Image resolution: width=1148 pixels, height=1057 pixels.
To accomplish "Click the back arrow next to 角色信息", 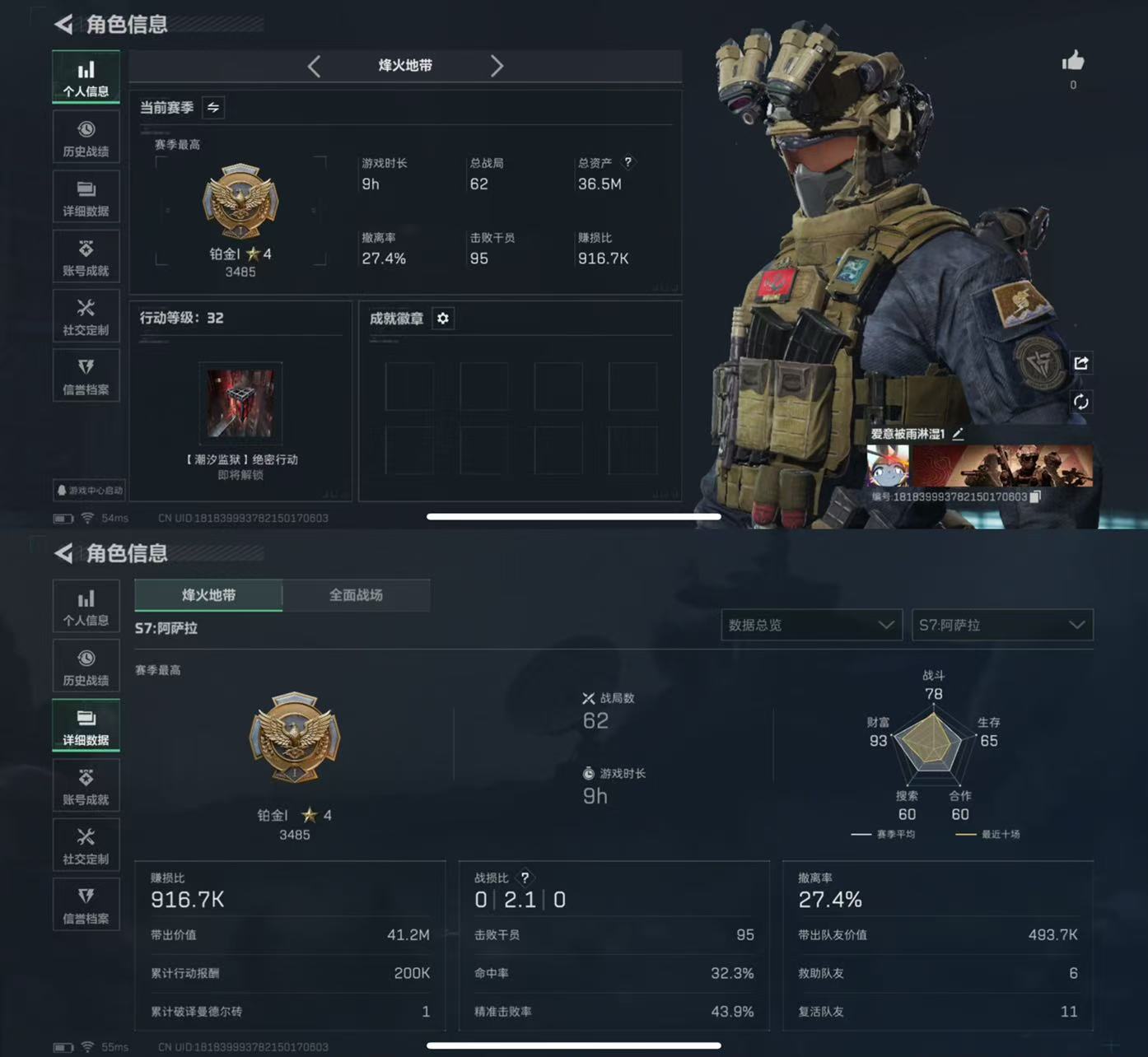I will point(62,25).
